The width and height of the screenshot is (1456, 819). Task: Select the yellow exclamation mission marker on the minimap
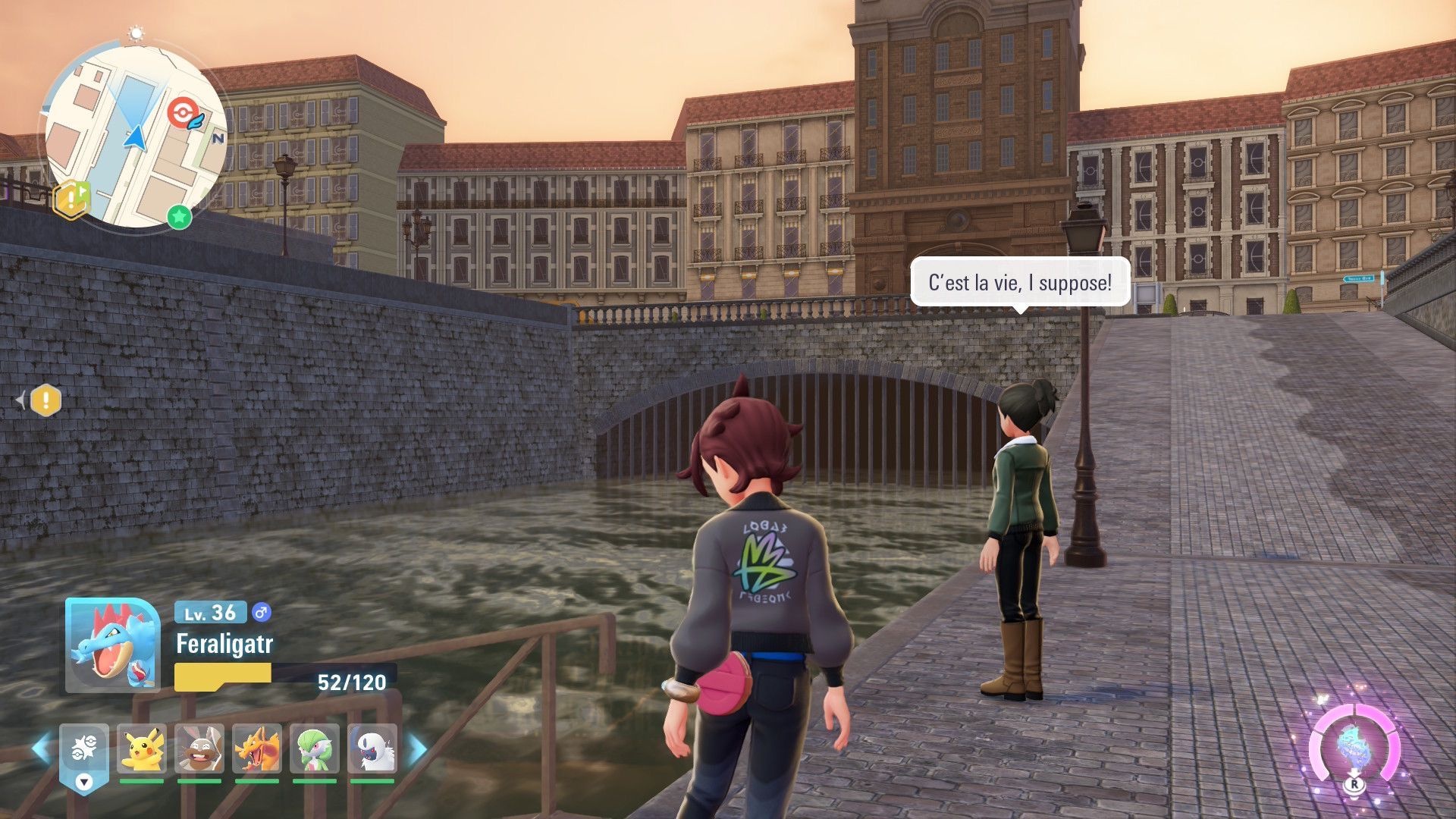pos(71,200)
